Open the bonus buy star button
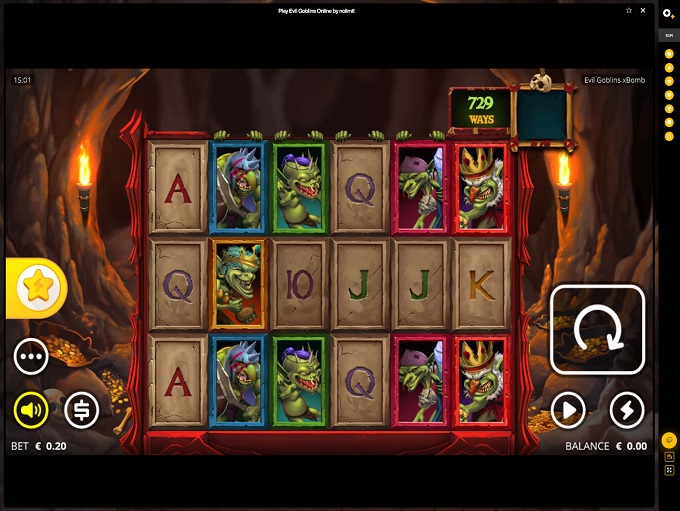 tap(38, 288)
